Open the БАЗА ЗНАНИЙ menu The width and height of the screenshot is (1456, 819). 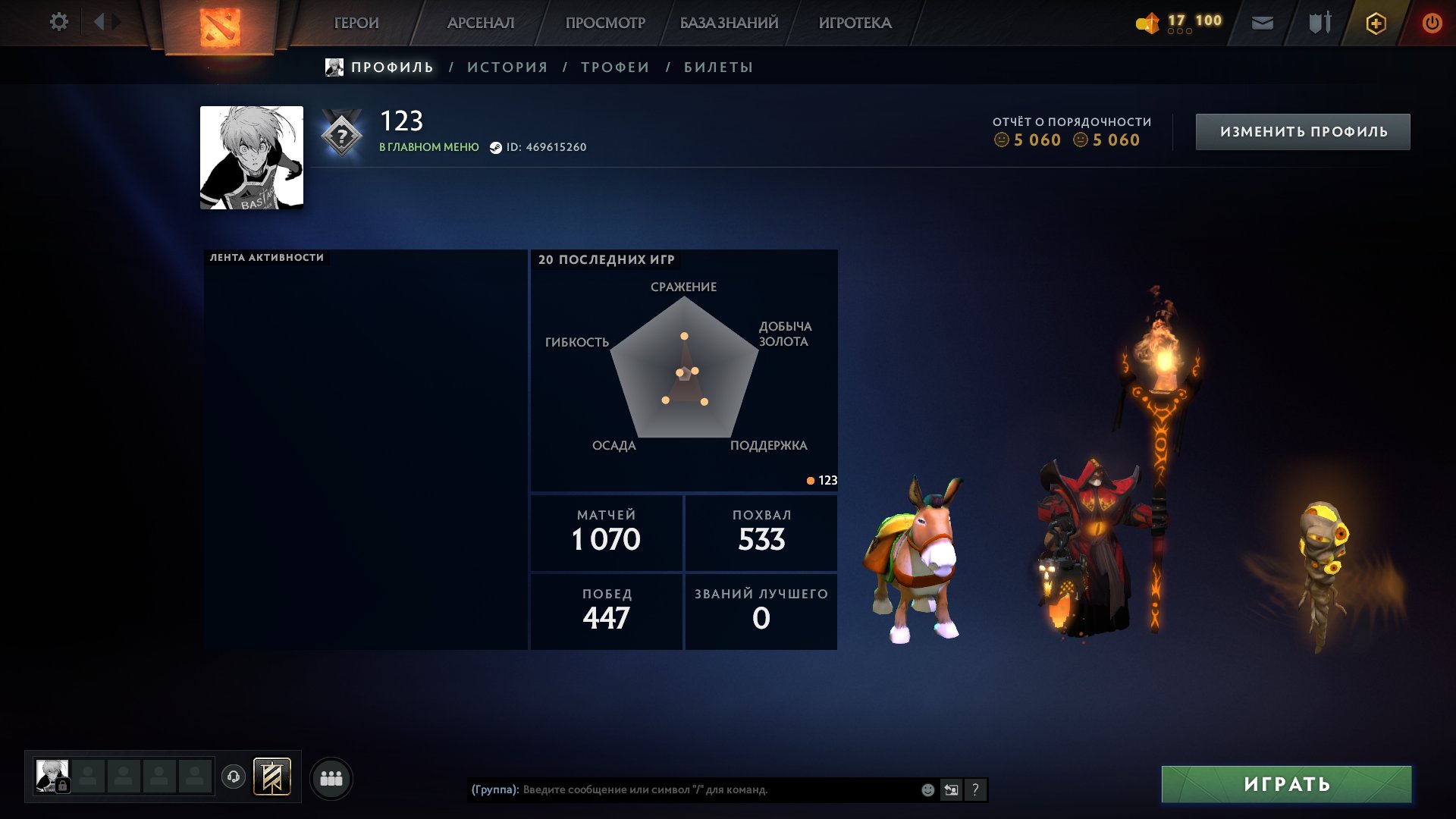click(x=729, y=24)
